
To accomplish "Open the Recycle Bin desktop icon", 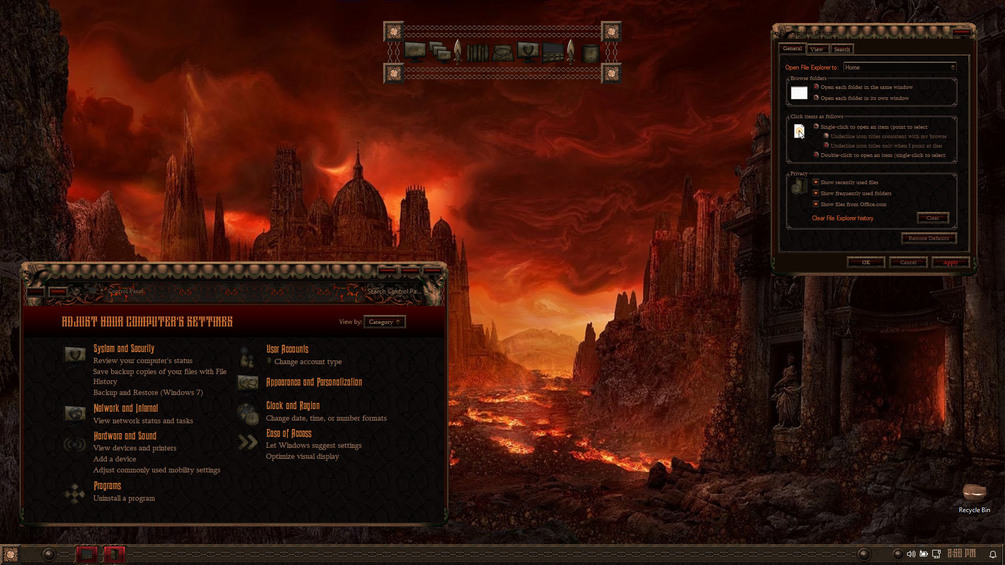I will [x=974, y=494].
